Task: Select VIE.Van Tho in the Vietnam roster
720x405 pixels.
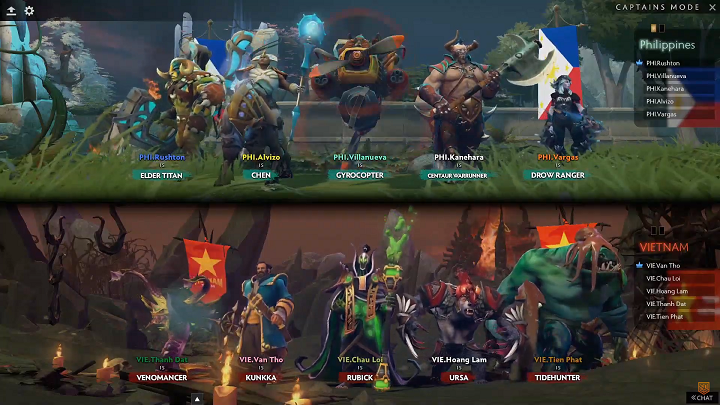Action: [664, 265]
